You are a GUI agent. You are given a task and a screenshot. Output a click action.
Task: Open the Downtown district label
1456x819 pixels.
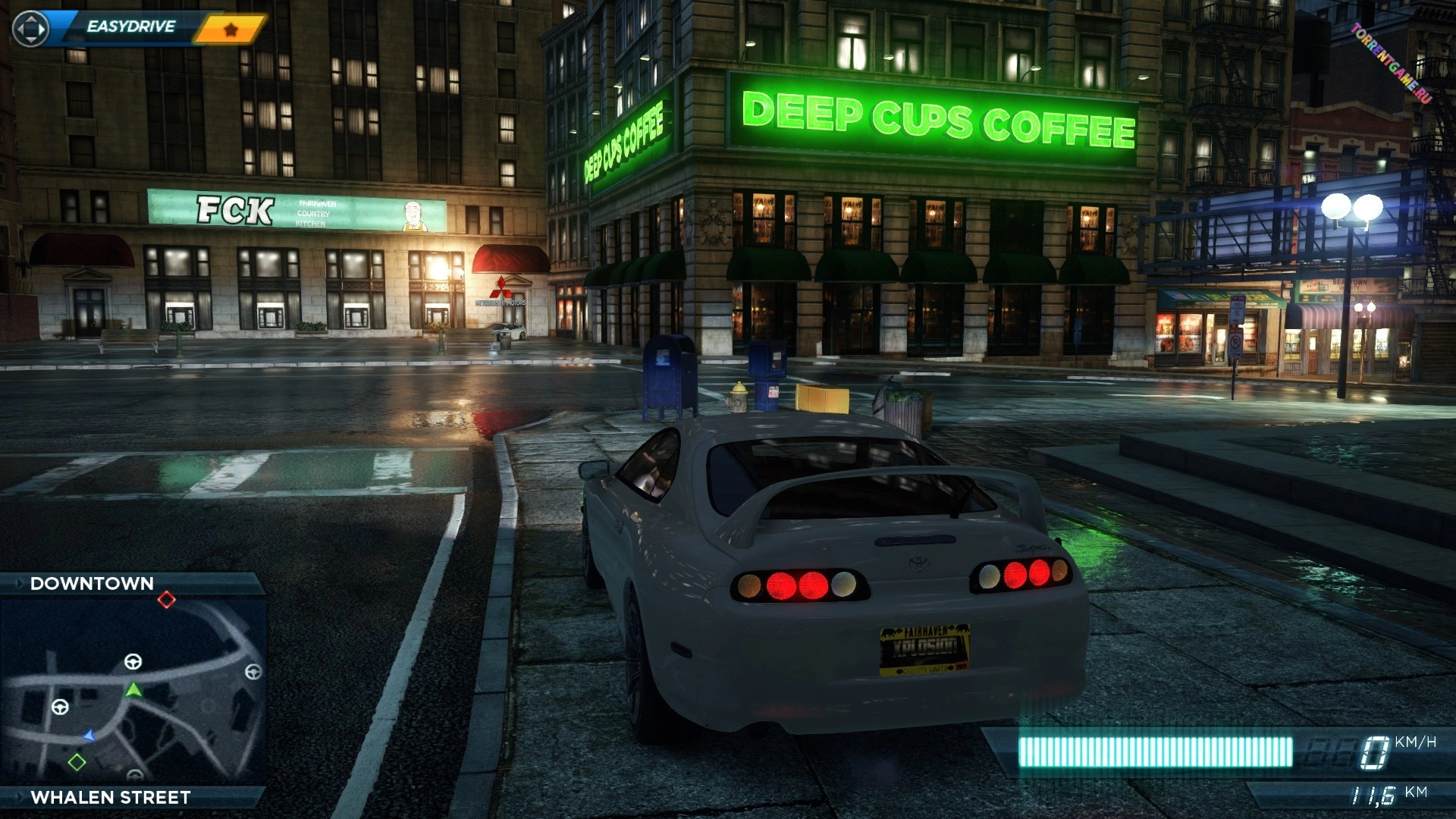pos(92,583)
